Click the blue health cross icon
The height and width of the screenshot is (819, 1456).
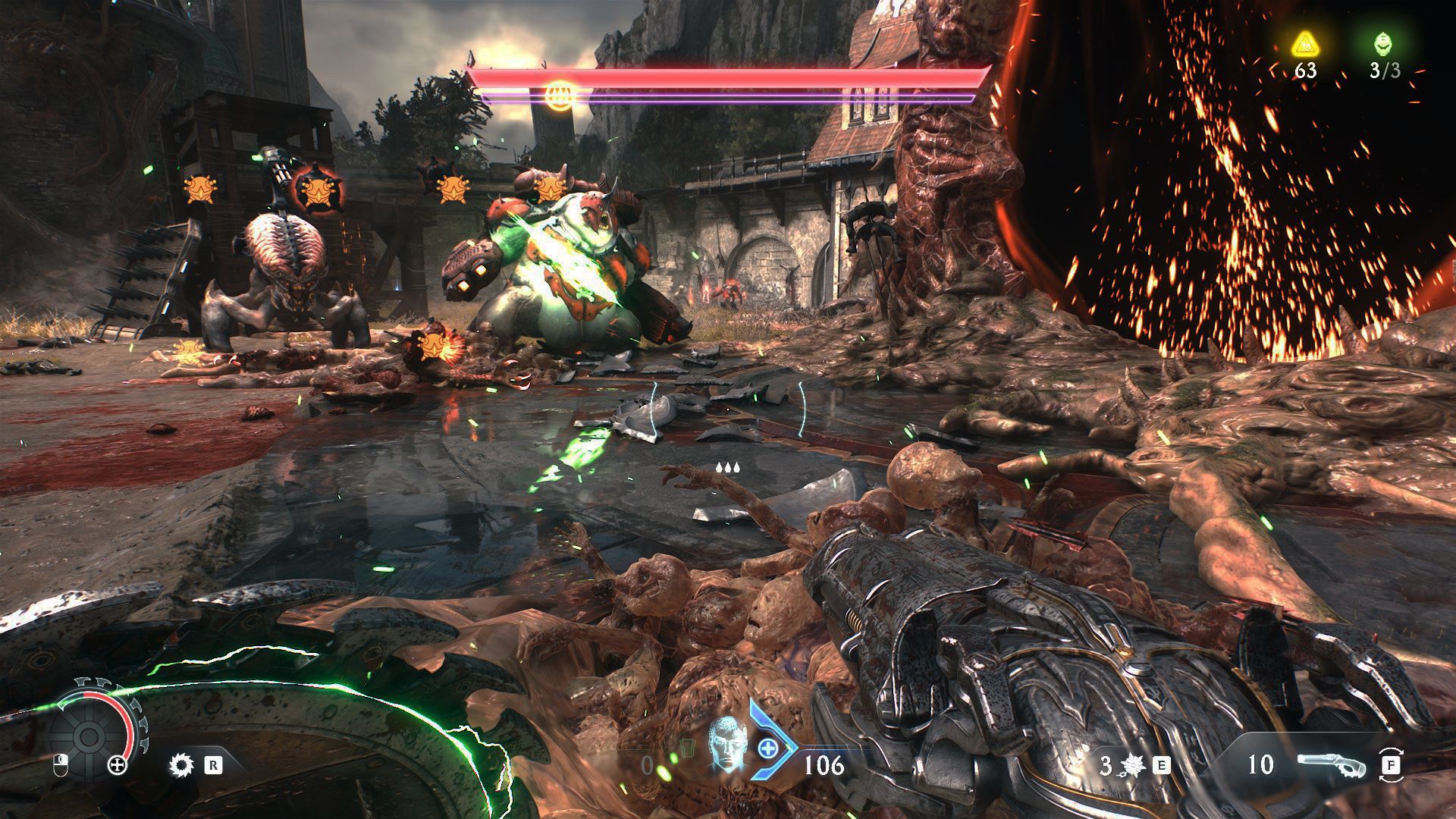[x=767, y=748]
